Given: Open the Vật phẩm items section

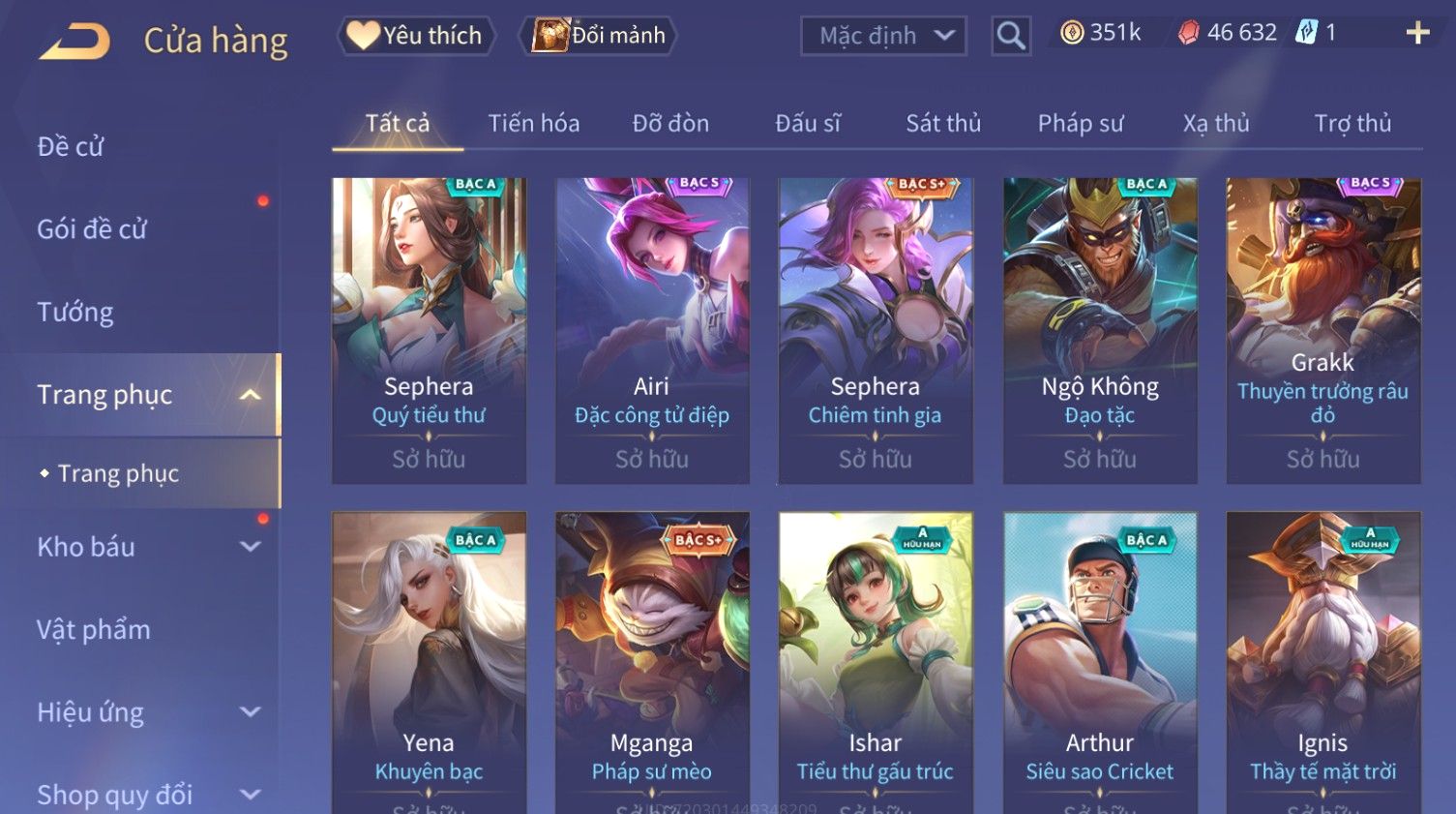Looking at the screenshot, I should tap(94, 629).
